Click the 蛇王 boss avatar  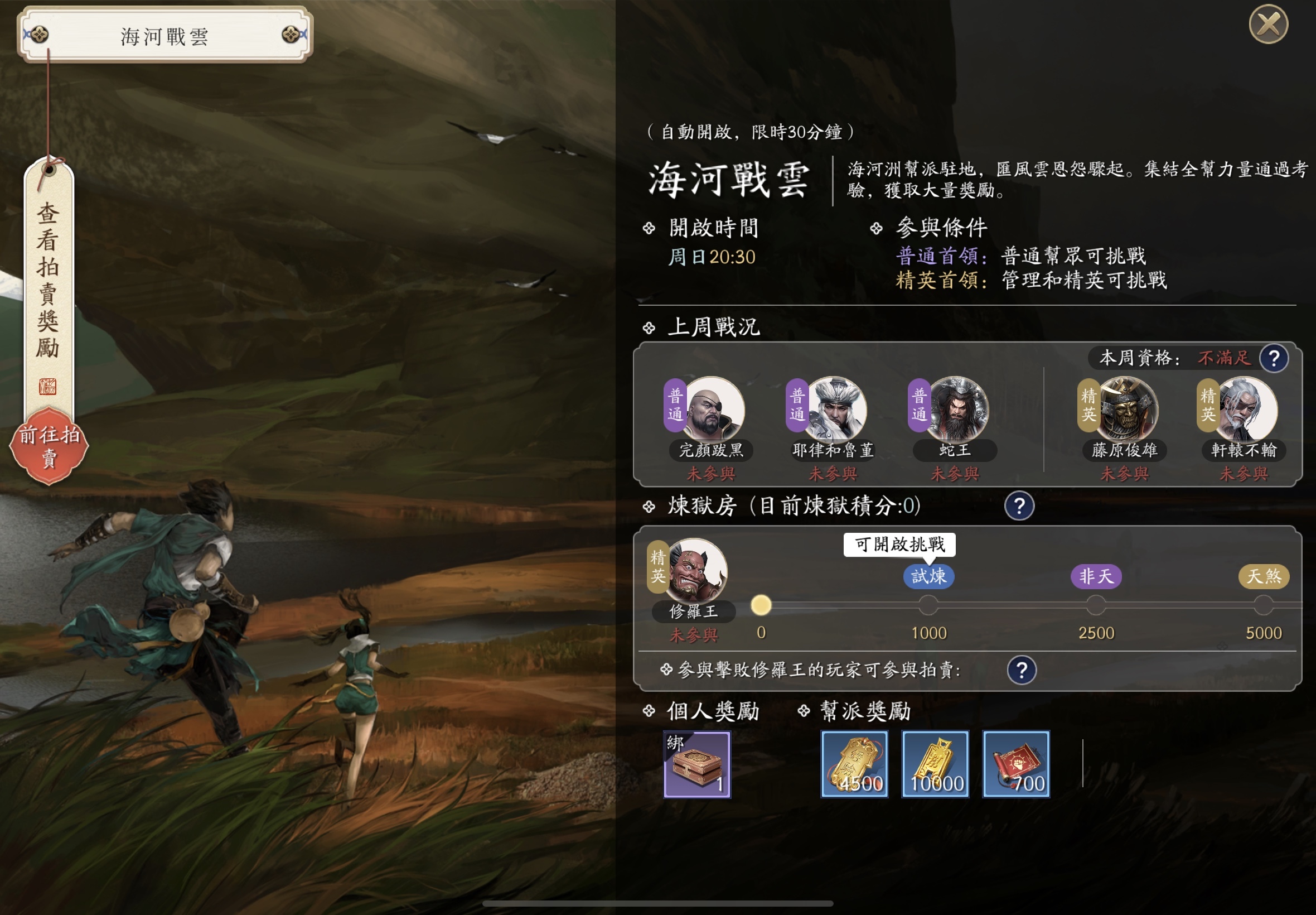point(953,410)
